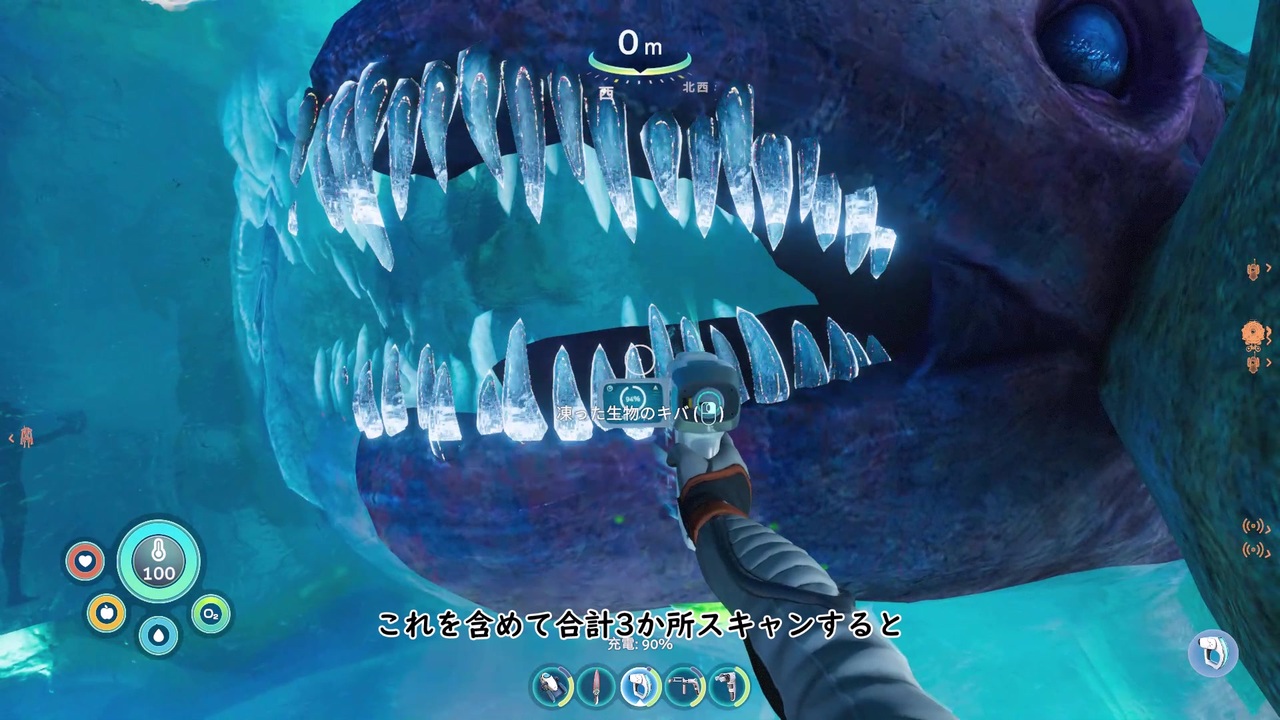Viewport: 1280px width, 720px height.
Task: Open the apple food level indicator
Action: [x=106, y=613]
